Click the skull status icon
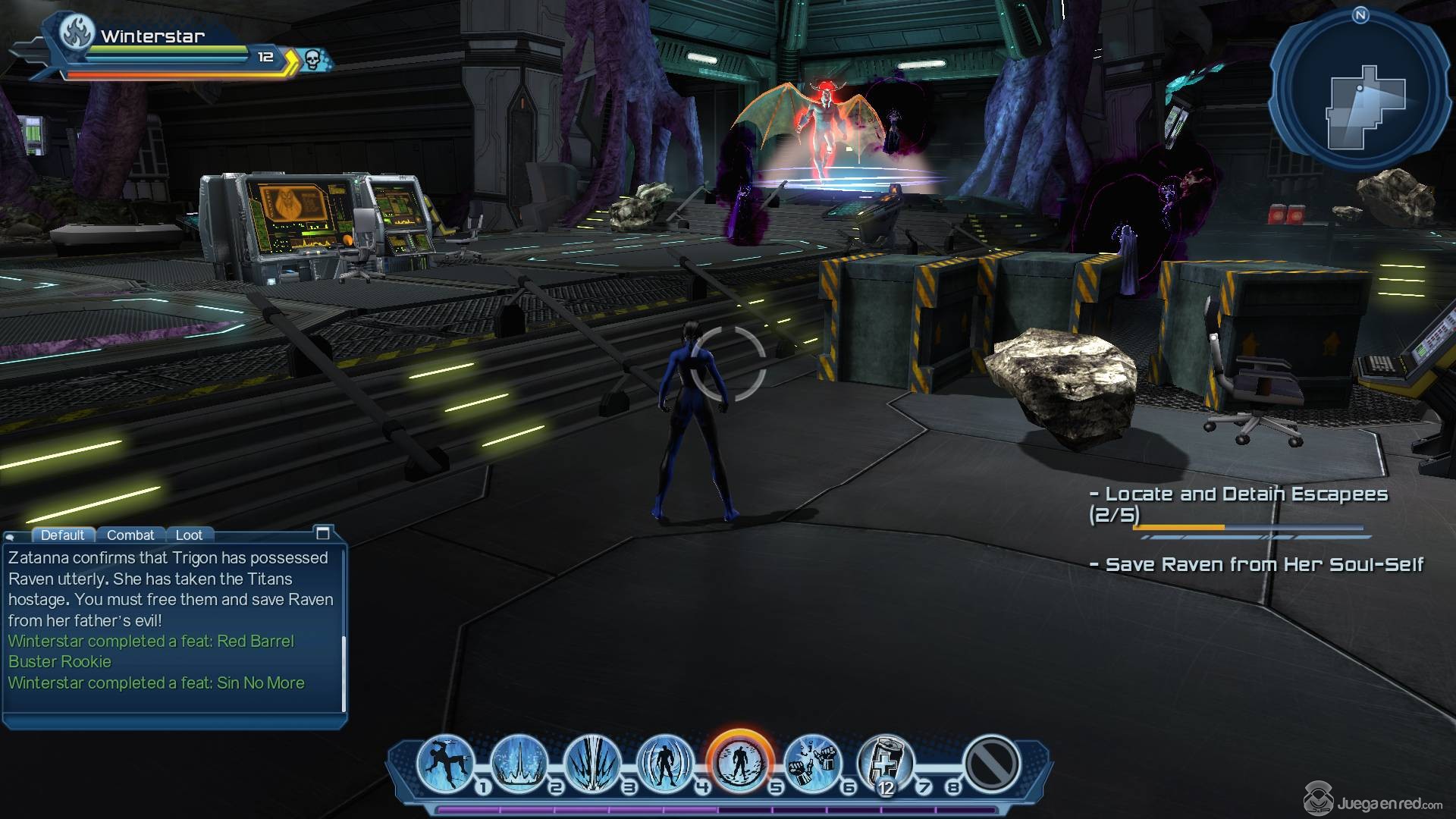Screen dimensions: 1456x819 [x=312, y=58]
